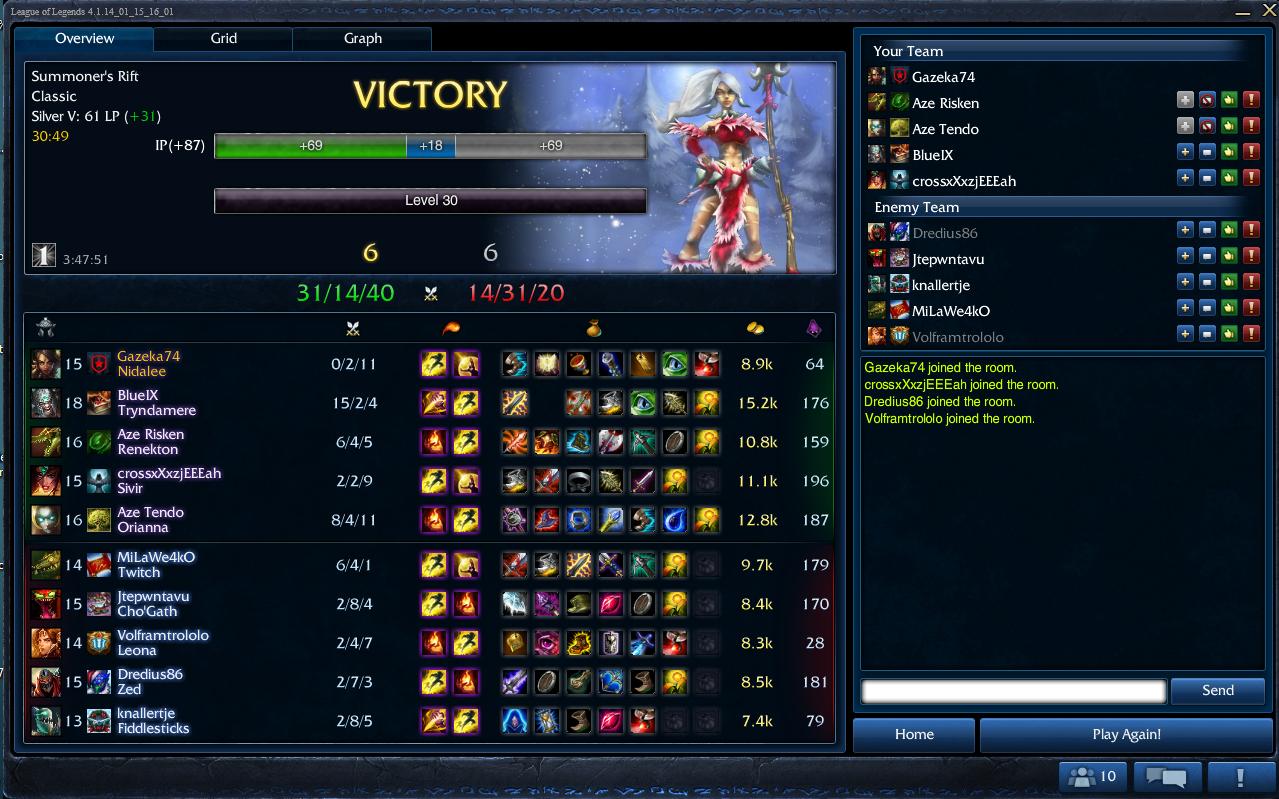
Task: Open the Graph tab
Action: (362, 38)
